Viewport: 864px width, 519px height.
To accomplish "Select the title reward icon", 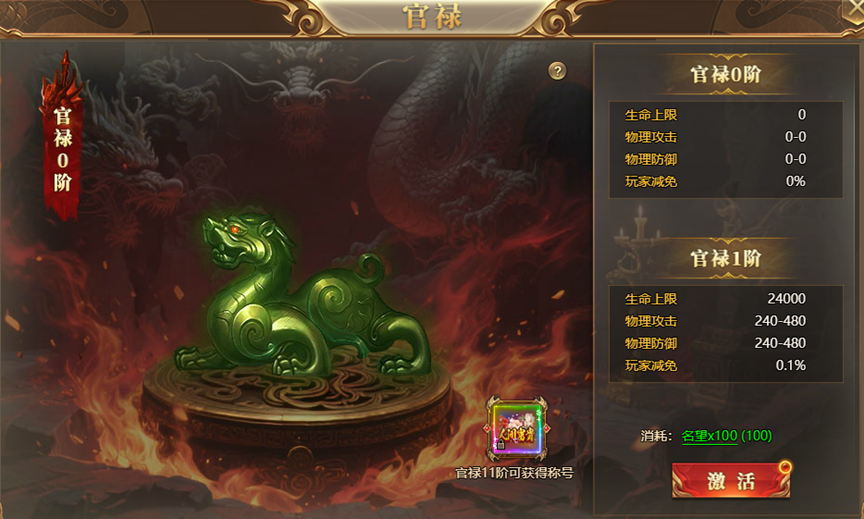I will pos(513,431).
